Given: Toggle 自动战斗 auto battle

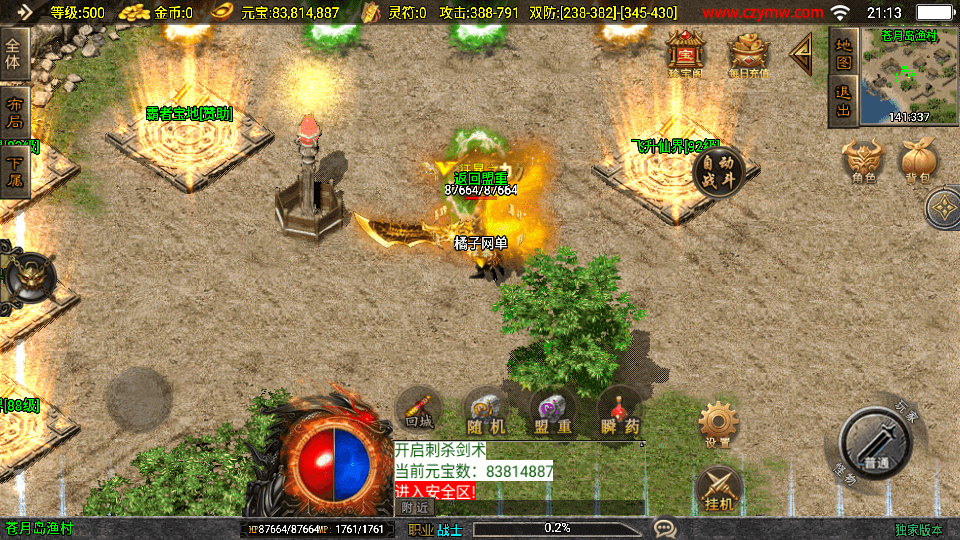Looking at the screenshot, I should click(719, 173).
